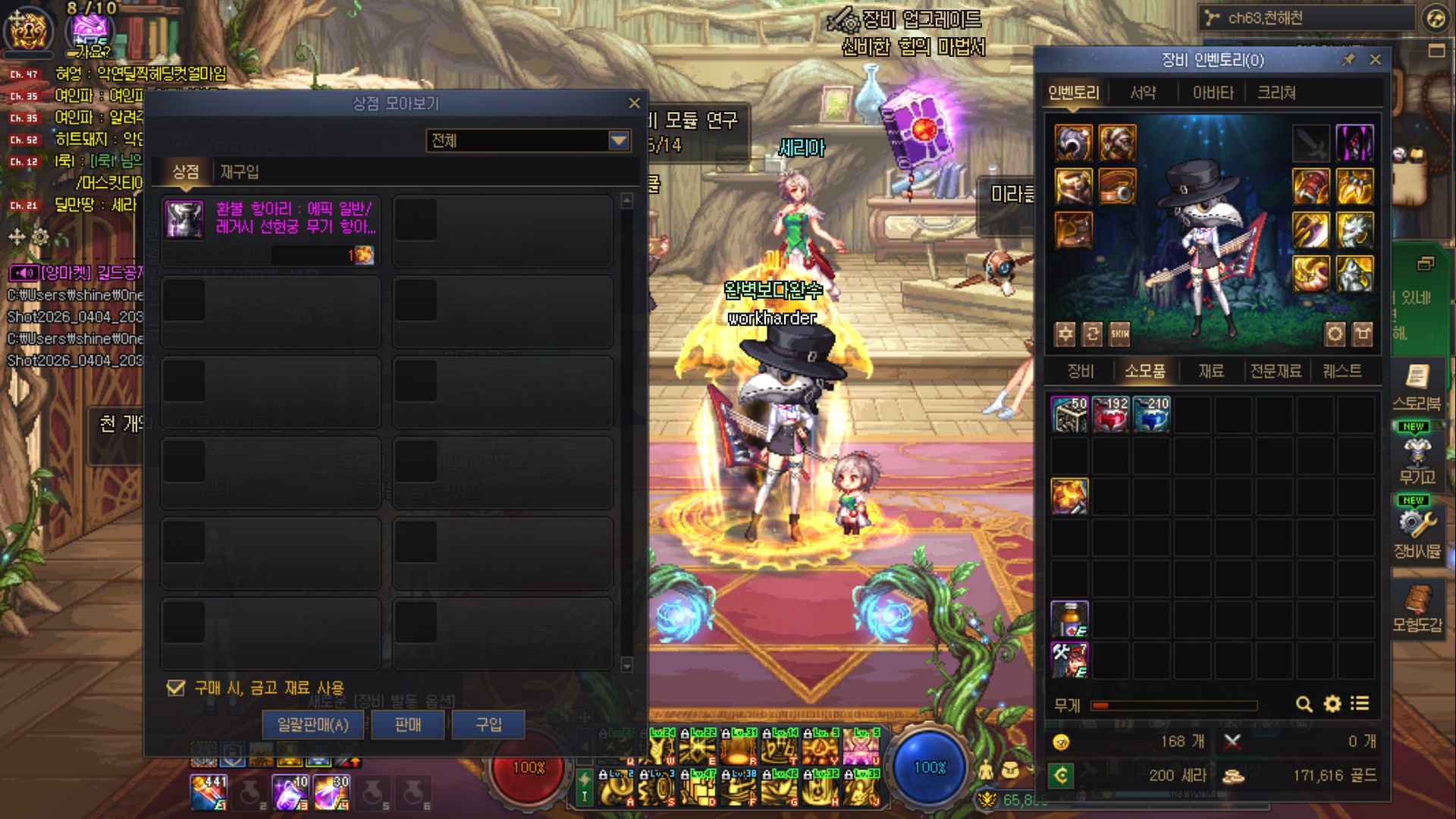Switch to the 재료 item category
The height and width of the screenshot is (819, 1456).
coord(1210,371)
